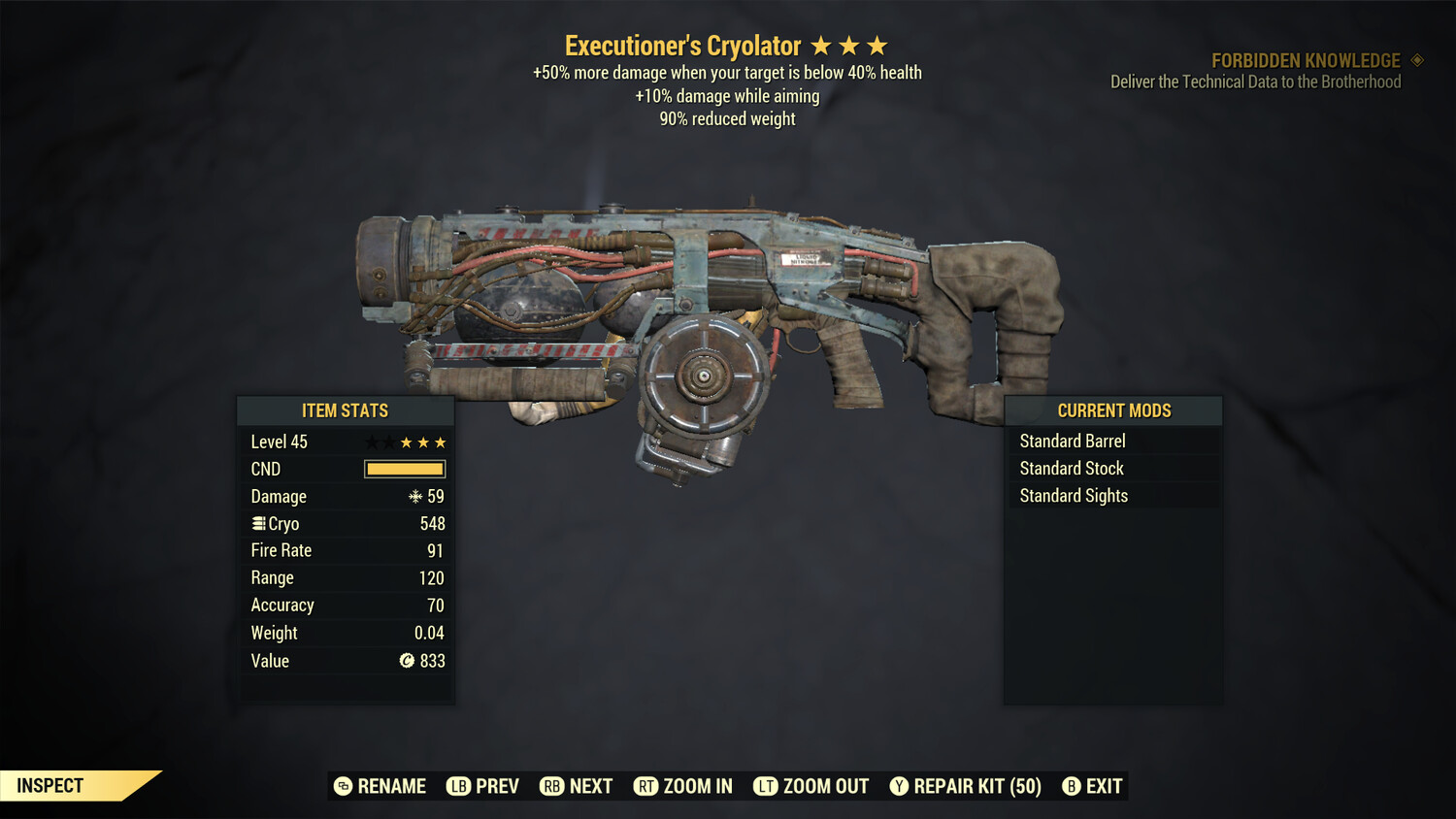Select the Cryo damage type icon
Screen dimensions: 1456x819
258,523
